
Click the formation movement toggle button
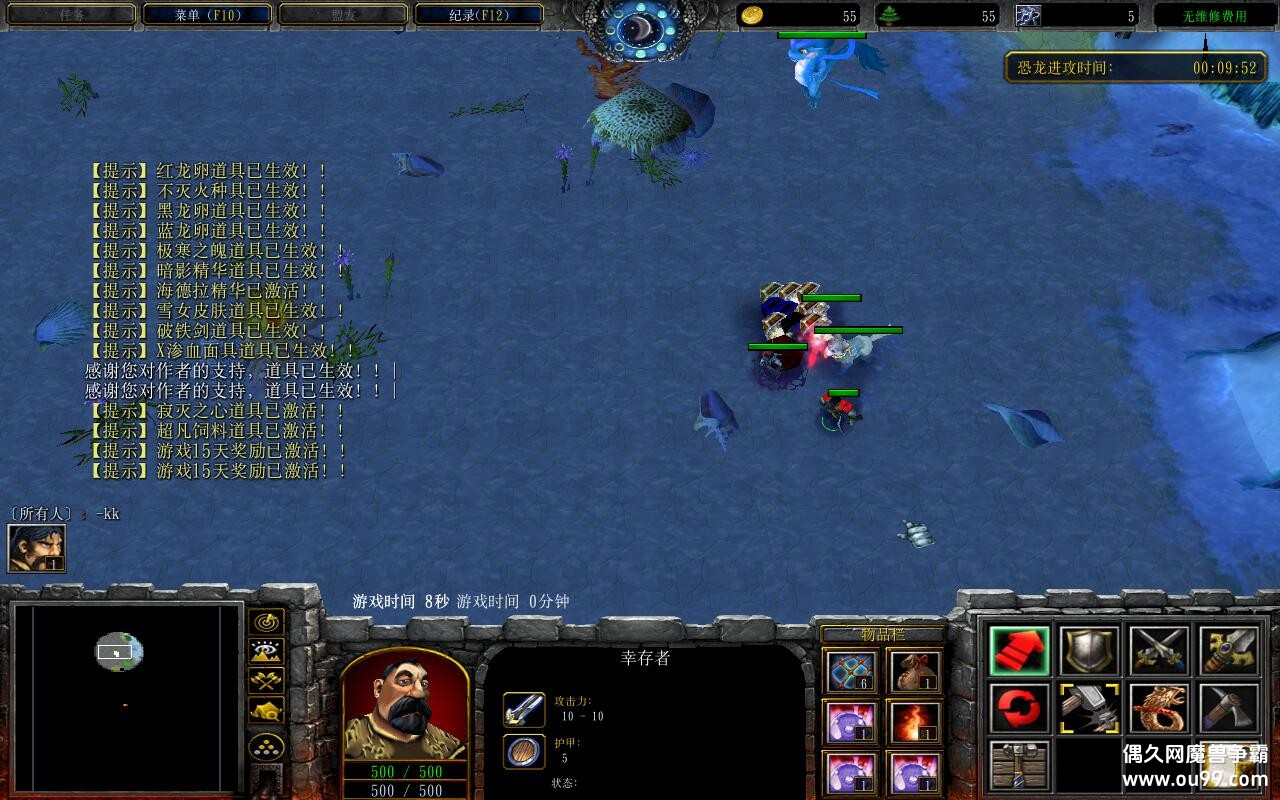coord(266,747)
